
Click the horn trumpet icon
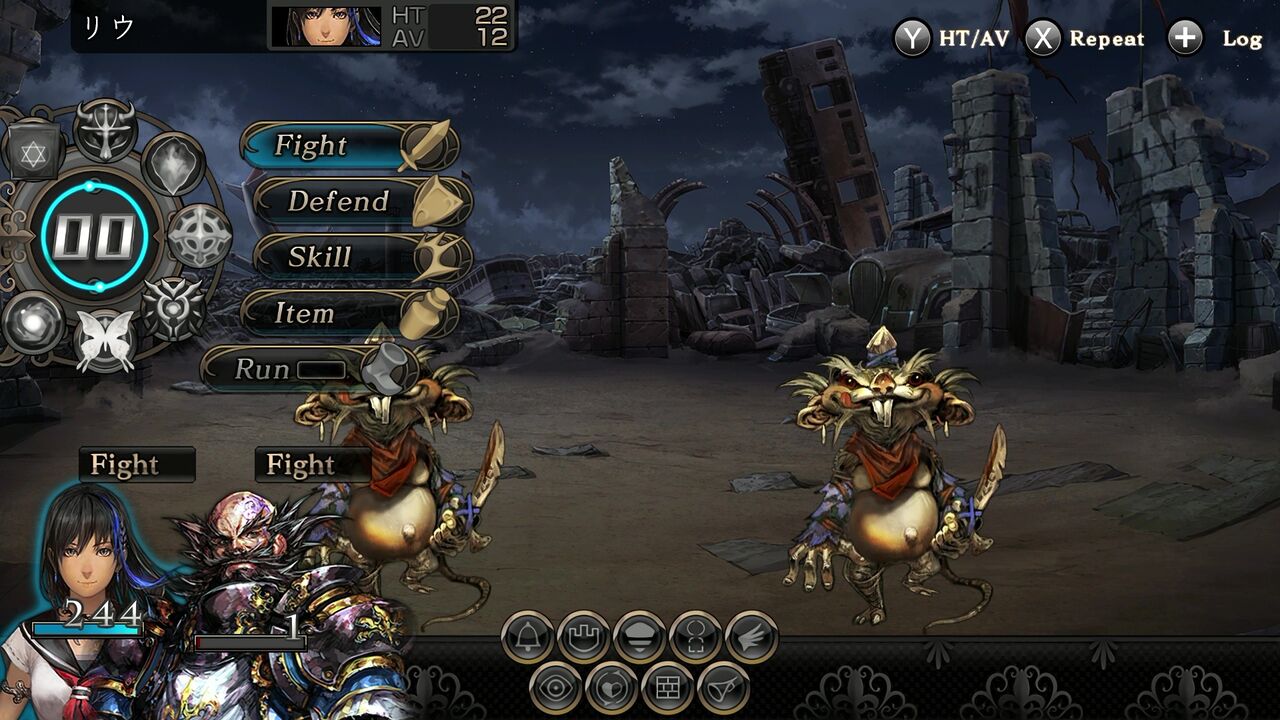click(x=723, y=689)
